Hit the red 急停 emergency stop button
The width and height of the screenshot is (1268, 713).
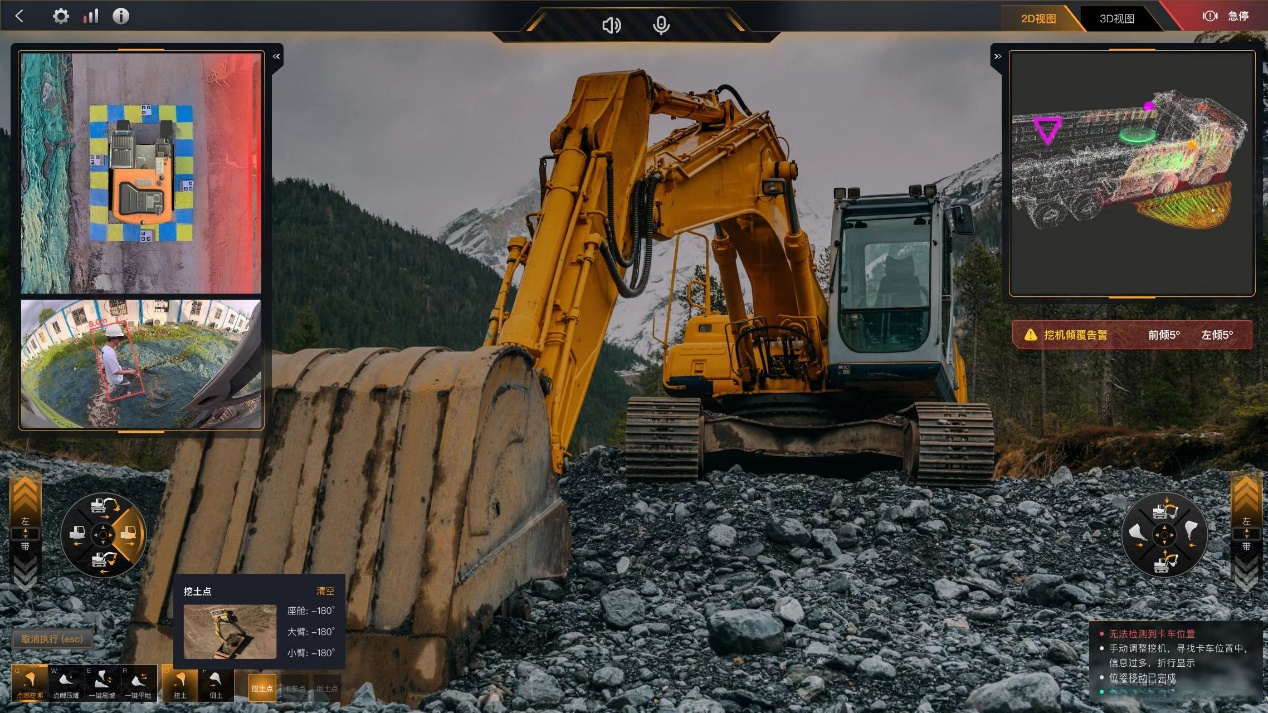tap(1226, 16)
